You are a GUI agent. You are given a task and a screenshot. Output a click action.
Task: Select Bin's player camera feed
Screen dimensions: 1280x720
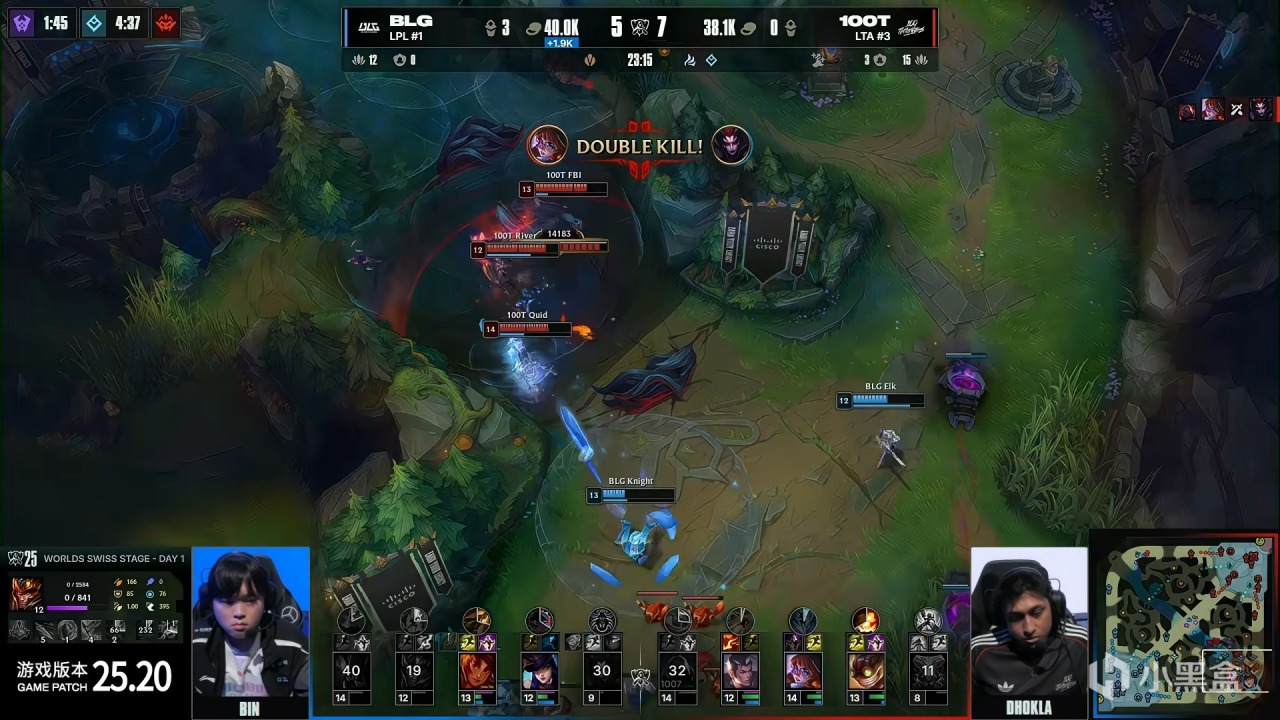250,625
